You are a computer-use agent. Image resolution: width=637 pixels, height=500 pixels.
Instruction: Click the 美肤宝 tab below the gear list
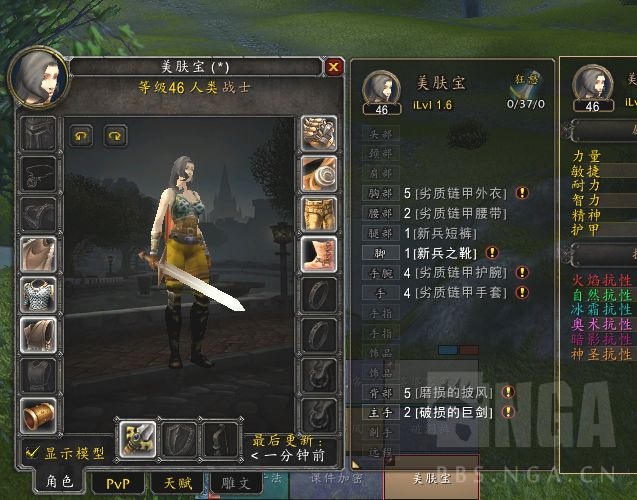click(433, 479)
